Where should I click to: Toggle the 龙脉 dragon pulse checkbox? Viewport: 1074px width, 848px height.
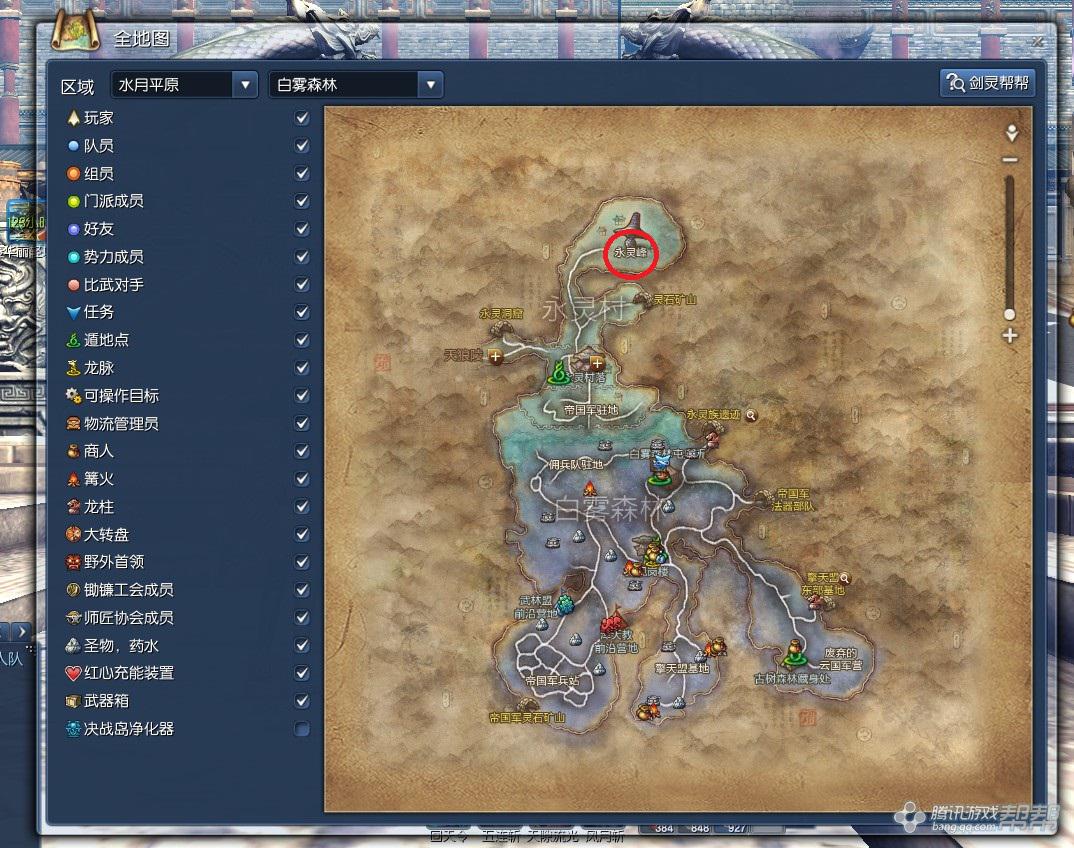tap(302, 368)
